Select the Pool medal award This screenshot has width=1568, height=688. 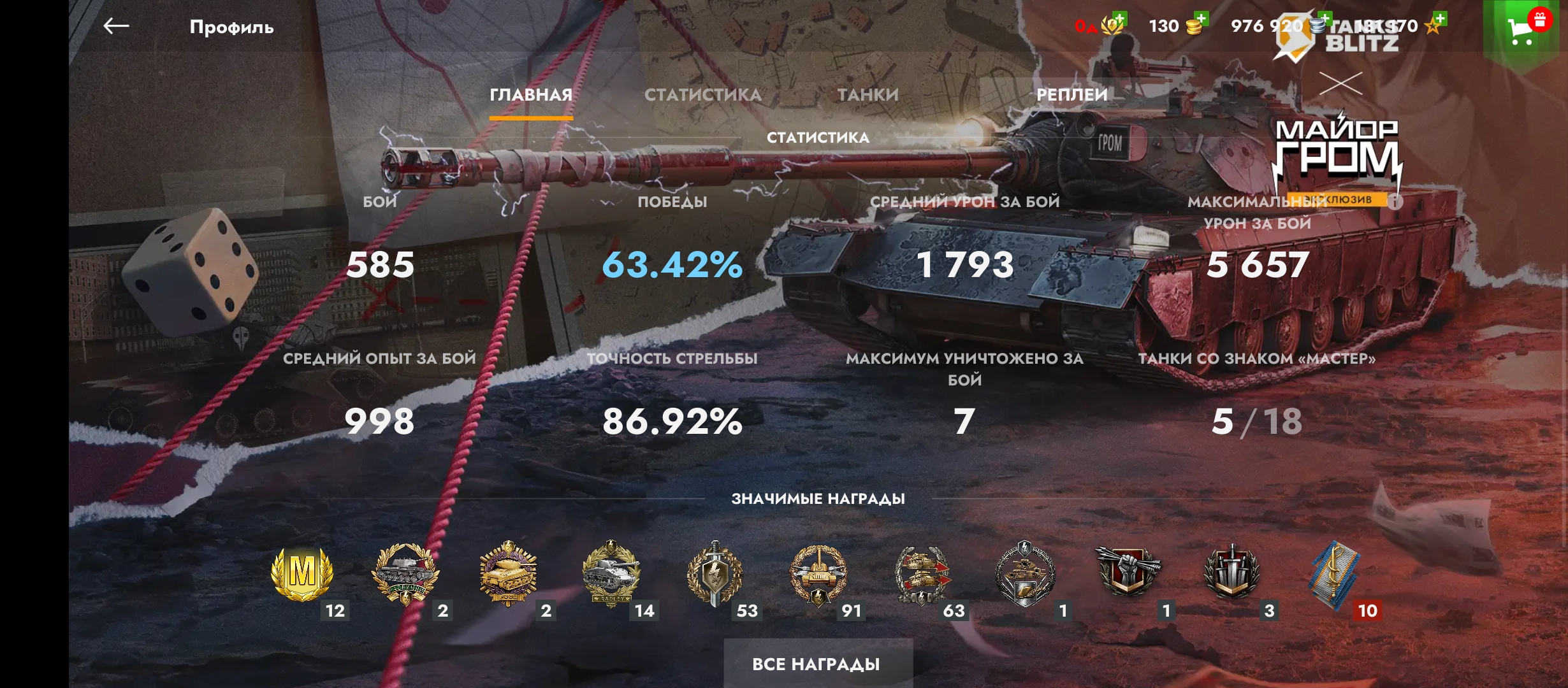coord(508,573)
